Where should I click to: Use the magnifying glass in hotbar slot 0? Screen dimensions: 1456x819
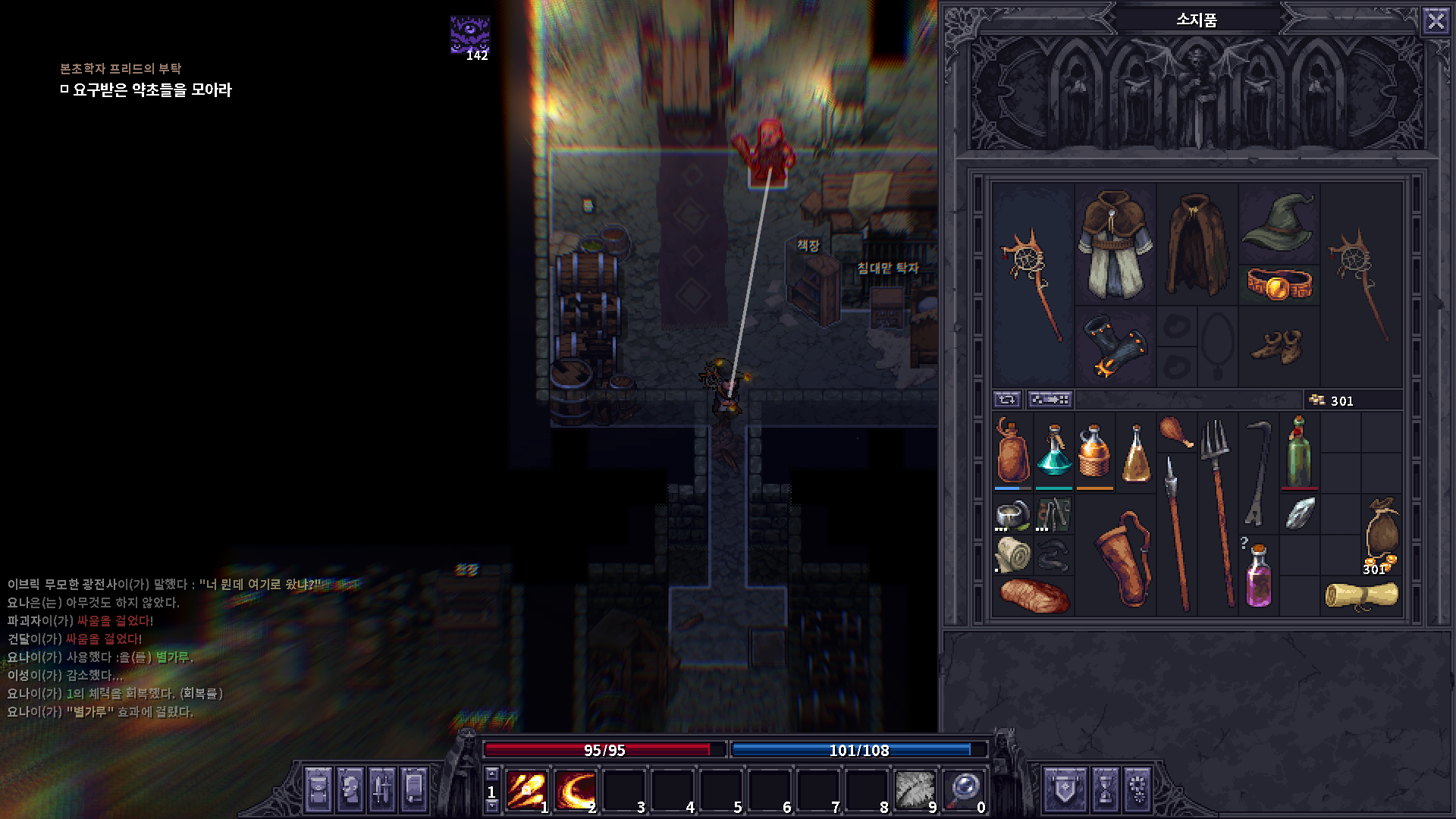click(963, 790)
